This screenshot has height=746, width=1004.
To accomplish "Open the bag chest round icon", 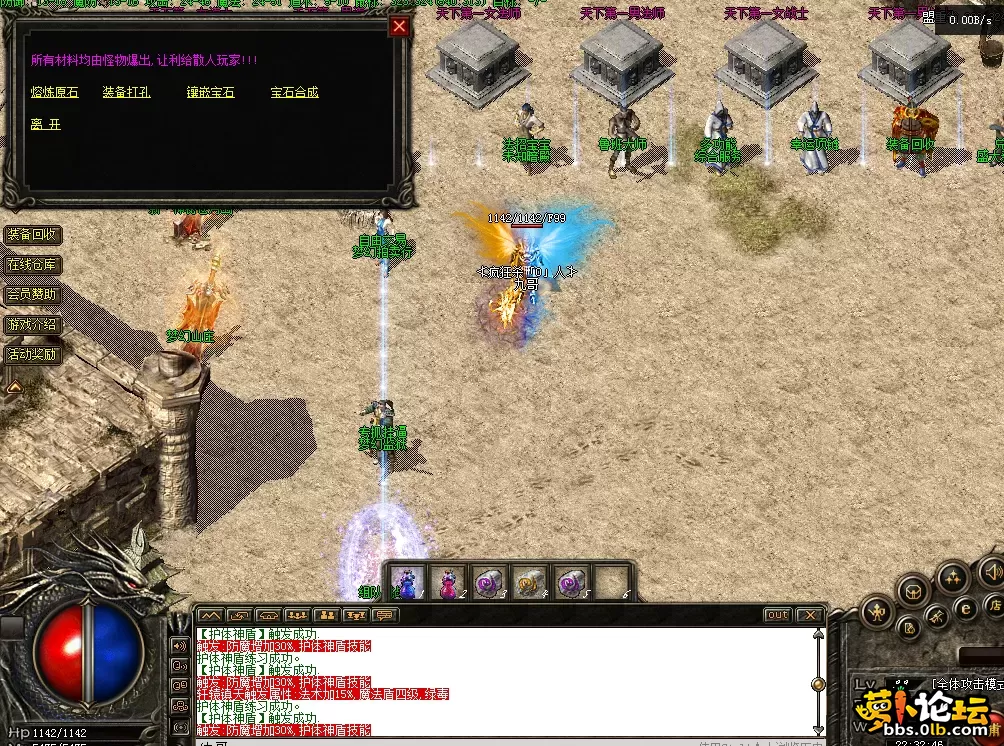I will coord(912,592).
